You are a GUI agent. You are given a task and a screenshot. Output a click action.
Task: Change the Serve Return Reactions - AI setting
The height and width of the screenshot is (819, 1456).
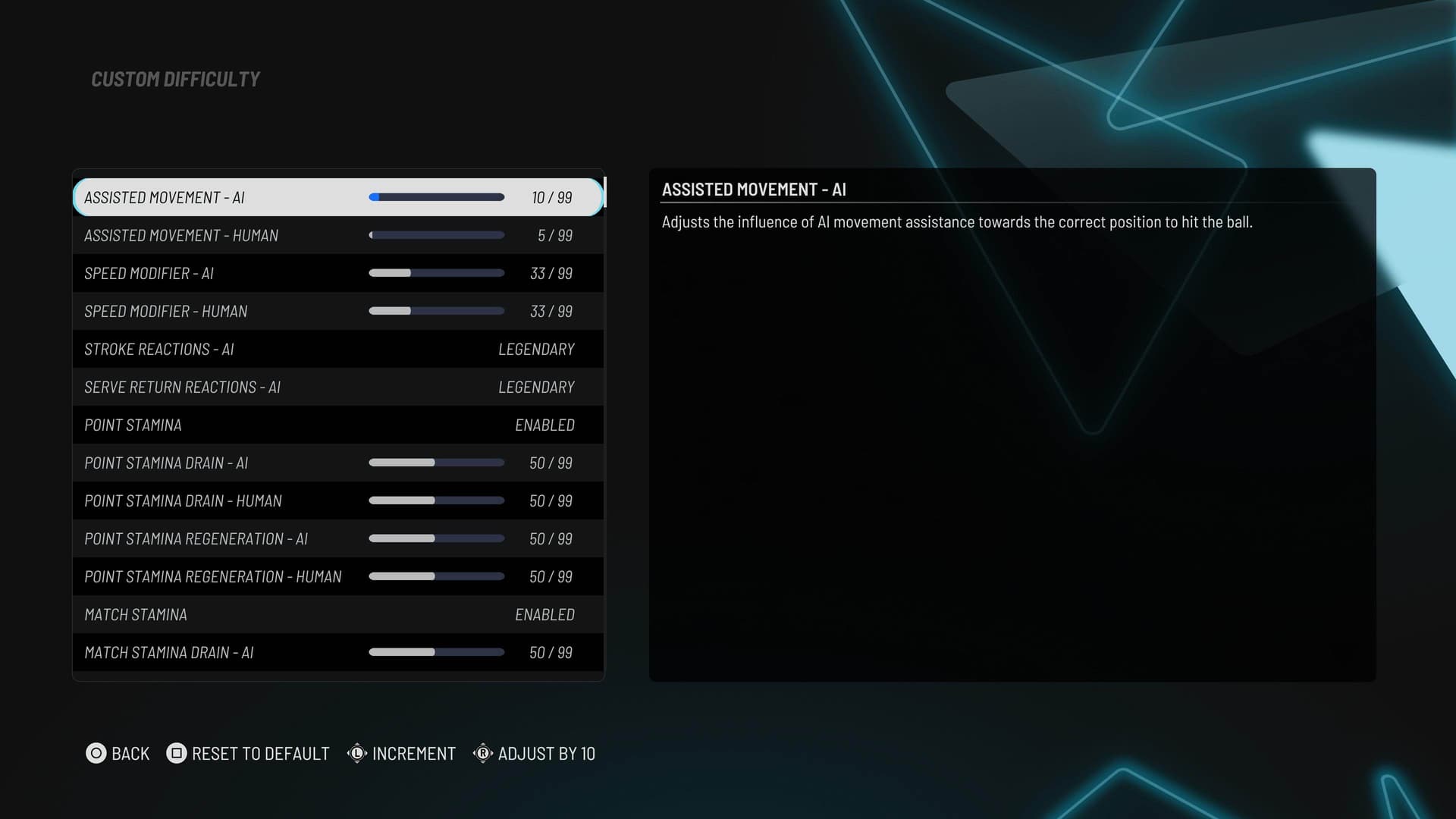tap(535, 387)
